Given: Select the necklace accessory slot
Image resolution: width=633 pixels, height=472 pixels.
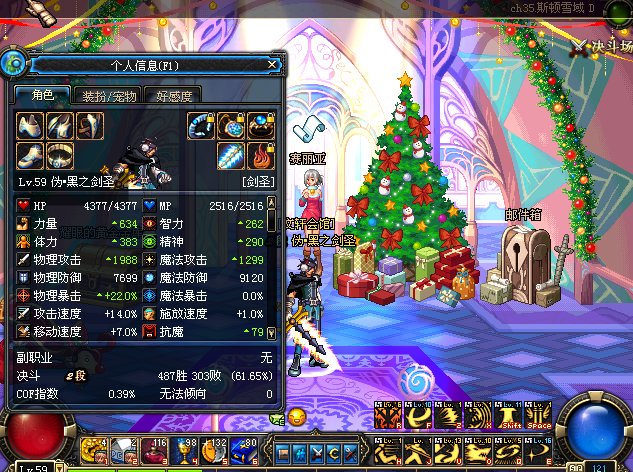Looking at the screenshot, I should 232,125.
